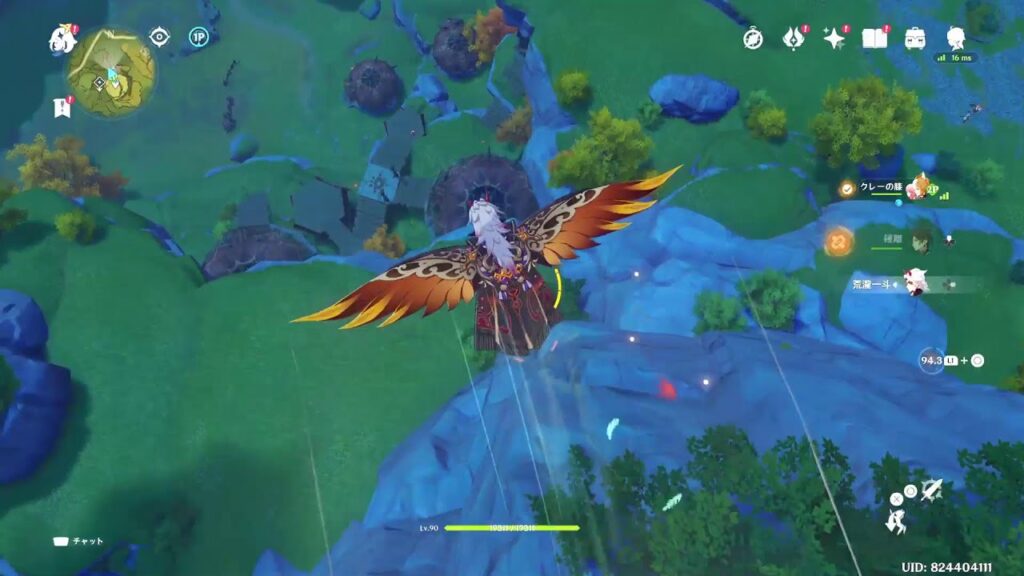Open the チャット chat box

tap(80, 541)
